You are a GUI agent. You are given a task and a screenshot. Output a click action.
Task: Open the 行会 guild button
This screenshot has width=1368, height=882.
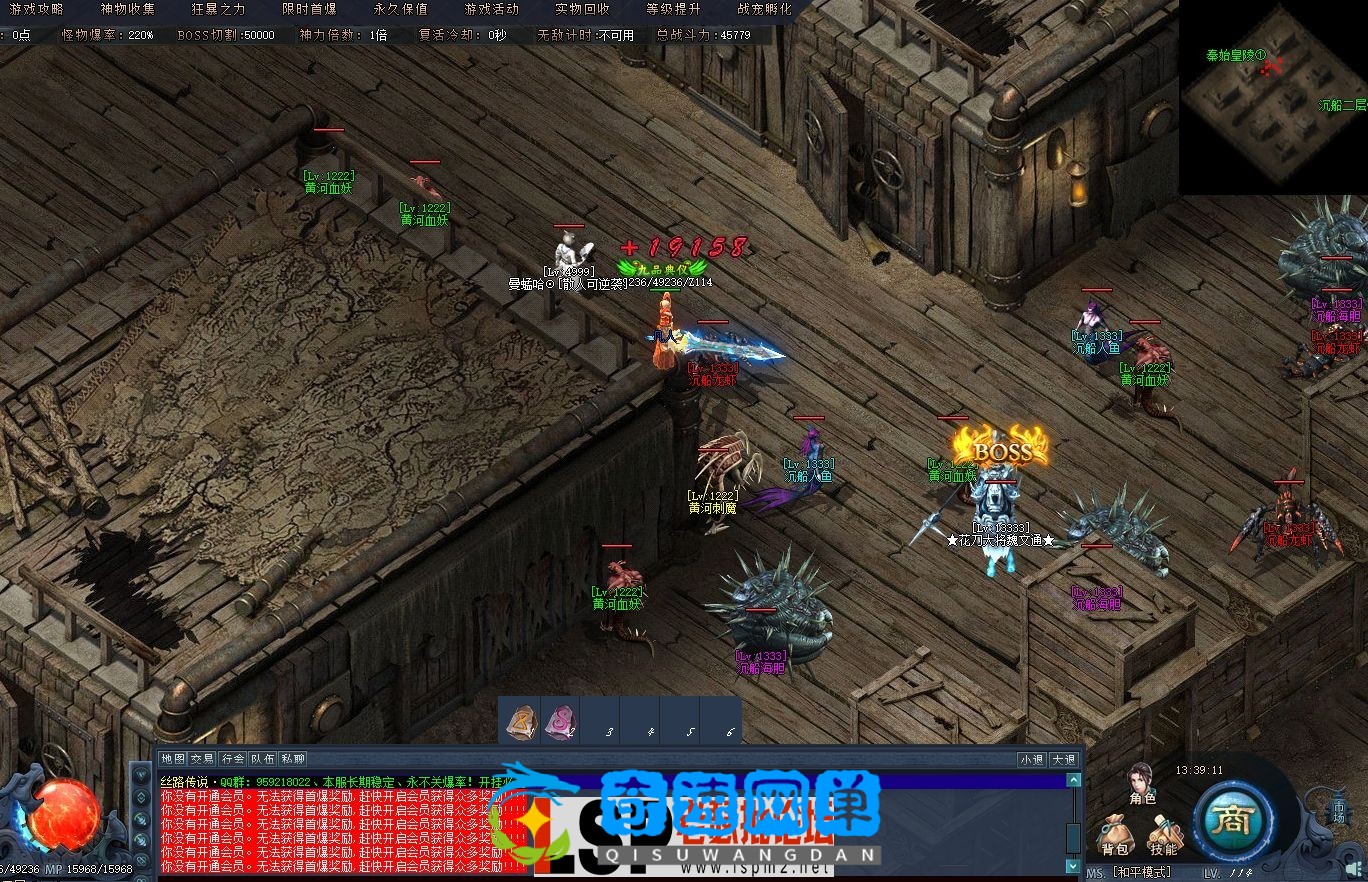(x=233, y=759)
